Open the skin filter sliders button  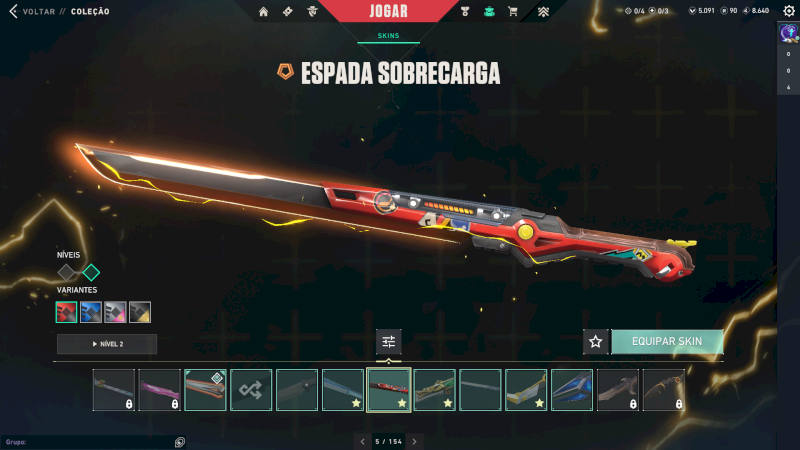388,342
